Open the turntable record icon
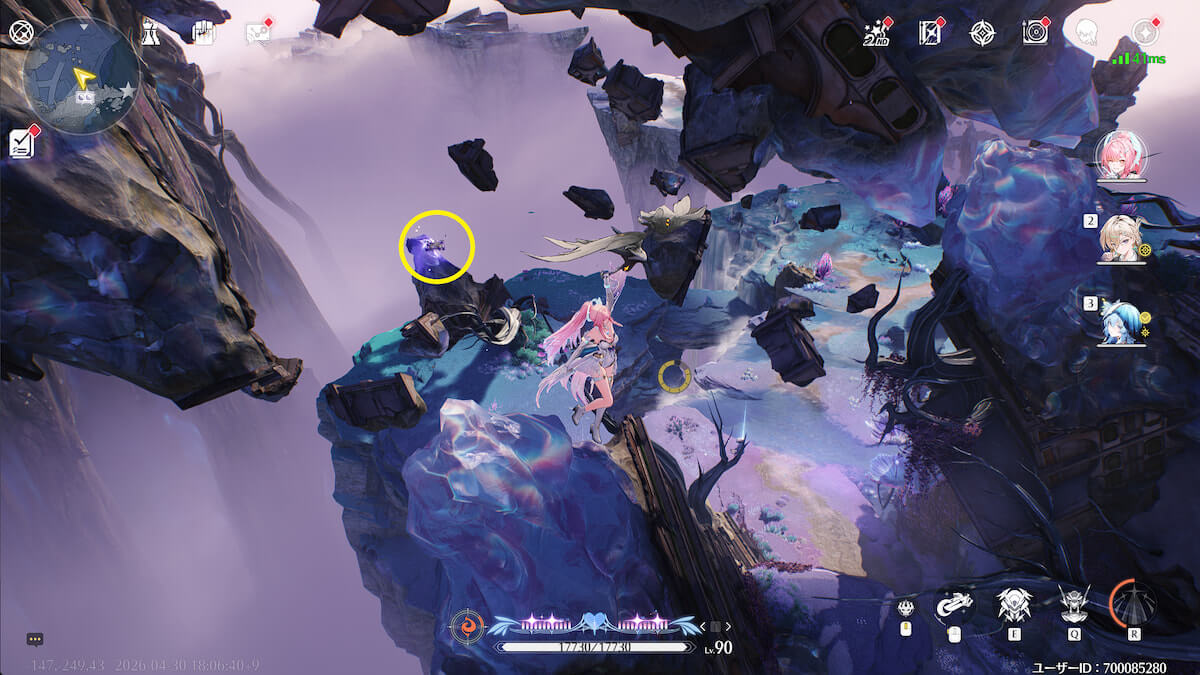This screenshot has height=675, width=1200. (x=1035, y=33)
